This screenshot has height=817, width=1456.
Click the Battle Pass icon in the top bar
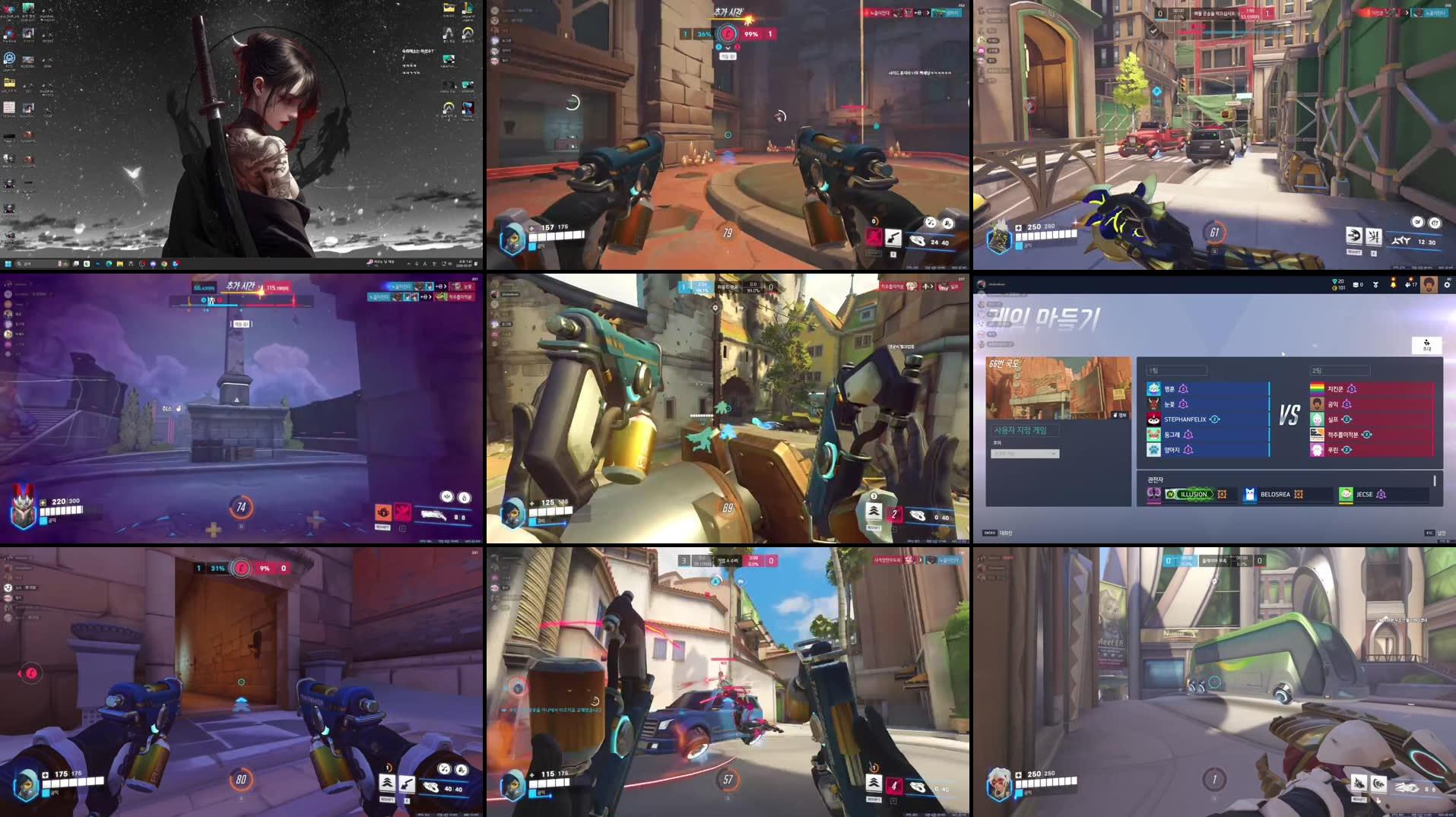(1358, 285)
